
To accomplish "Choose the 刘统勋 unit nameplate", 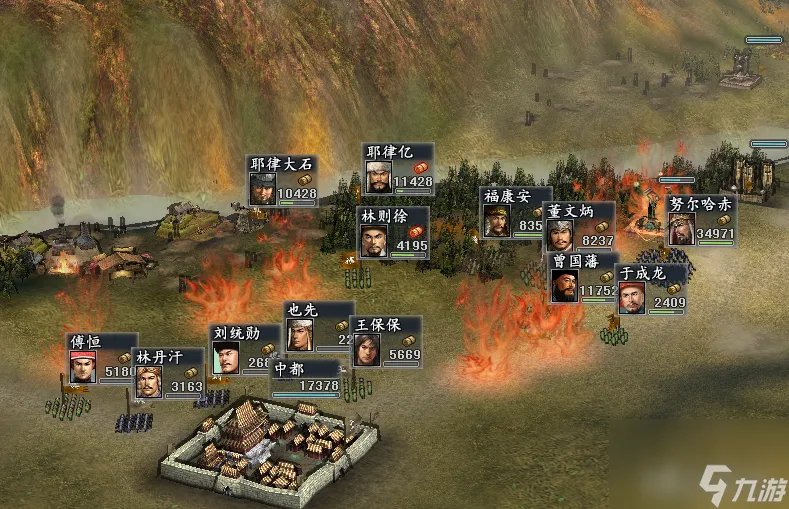I will pyautogui.click(x=241, y=348).
